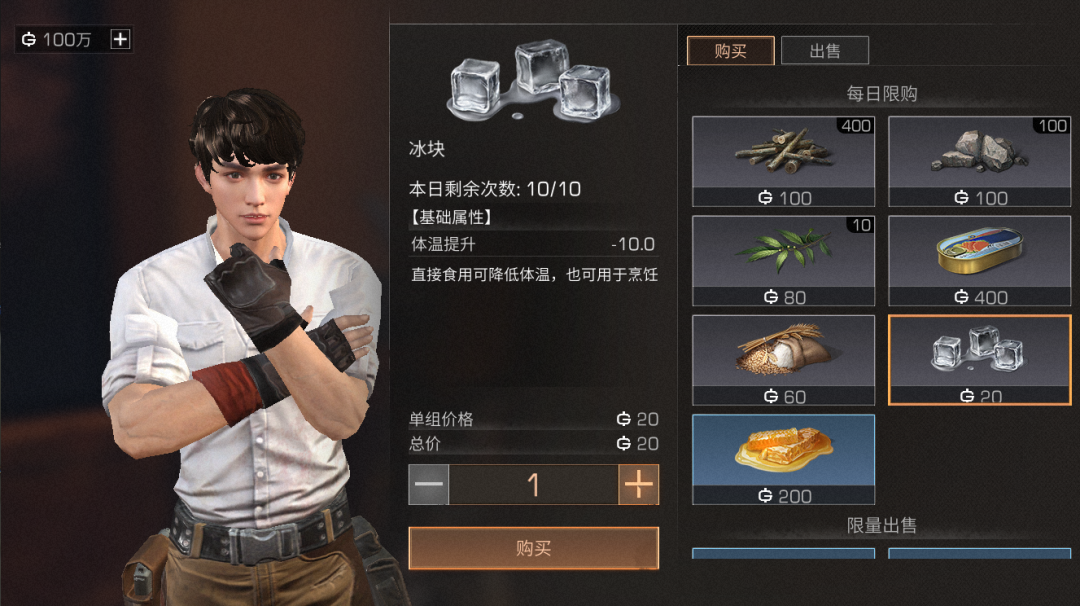Switch to the 出售 tab
The image size is (1080, 606).
point(824,51)
